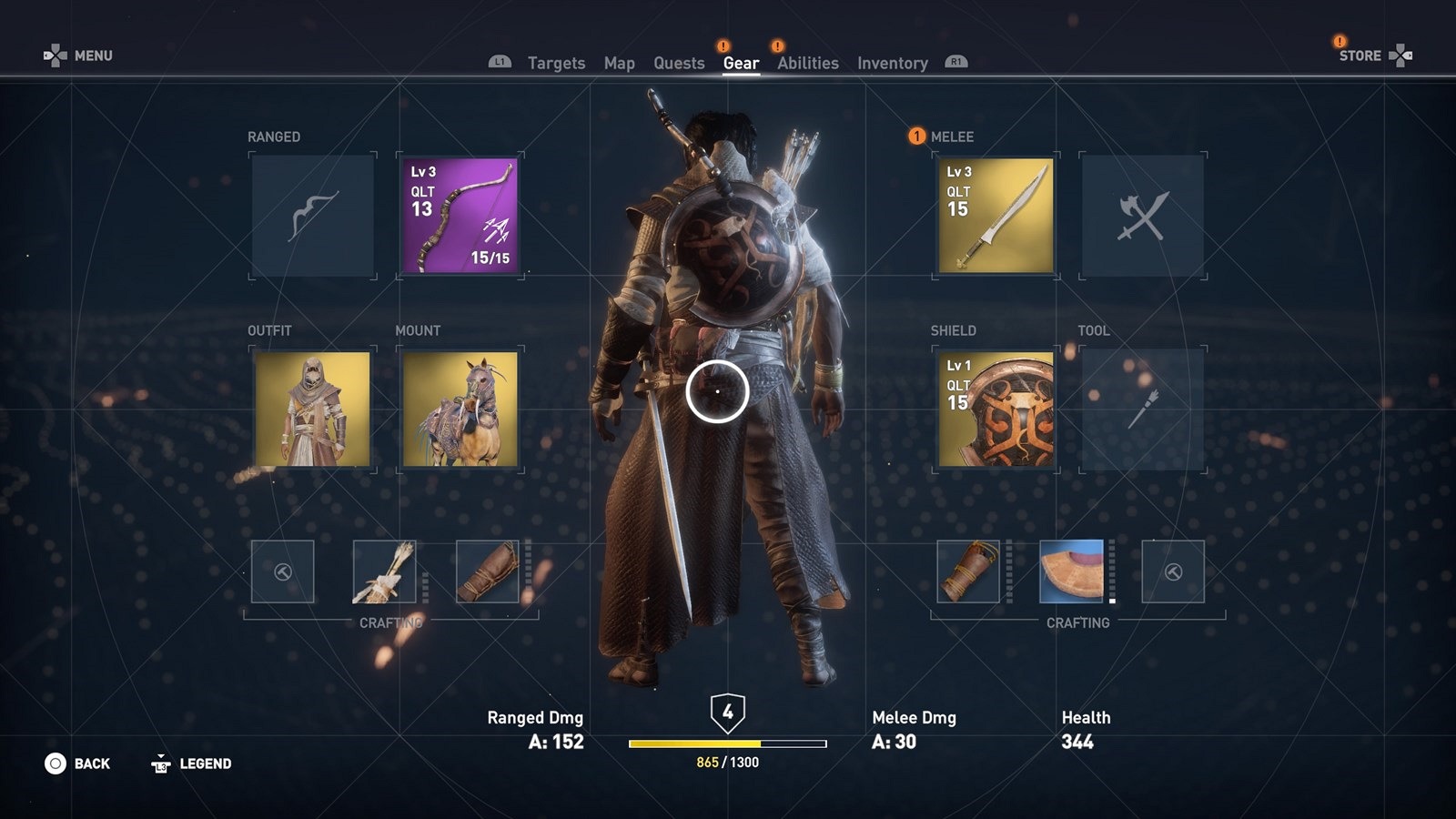This screenshot has height=819, width=1456.
Task: Switch to the Inventory tab
Action: (892, 63)
